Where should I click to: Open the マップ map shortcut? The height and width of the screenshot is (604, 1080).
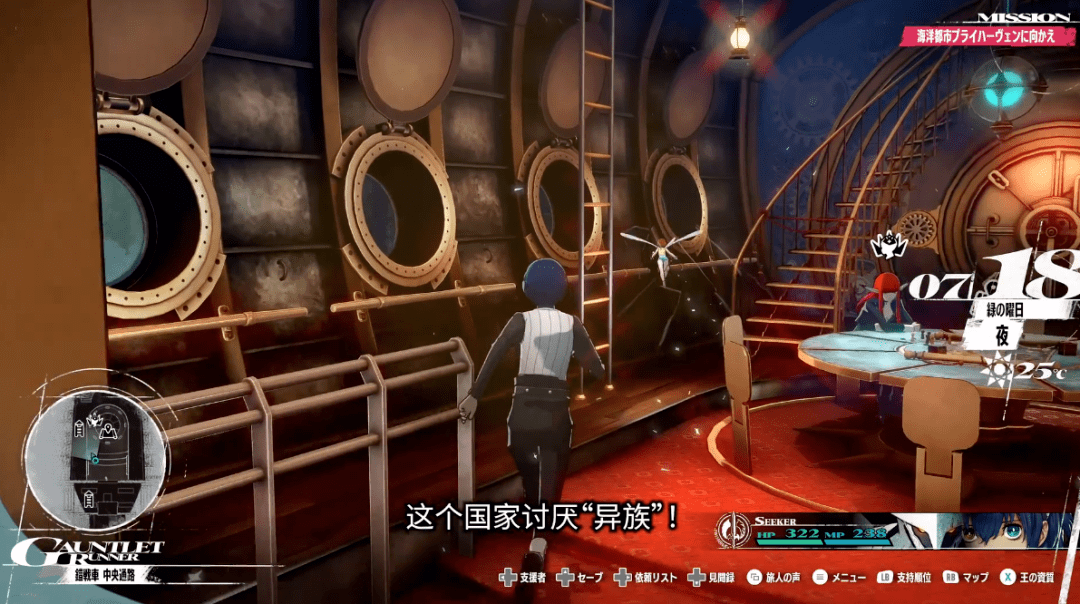[x=966, y=578]
